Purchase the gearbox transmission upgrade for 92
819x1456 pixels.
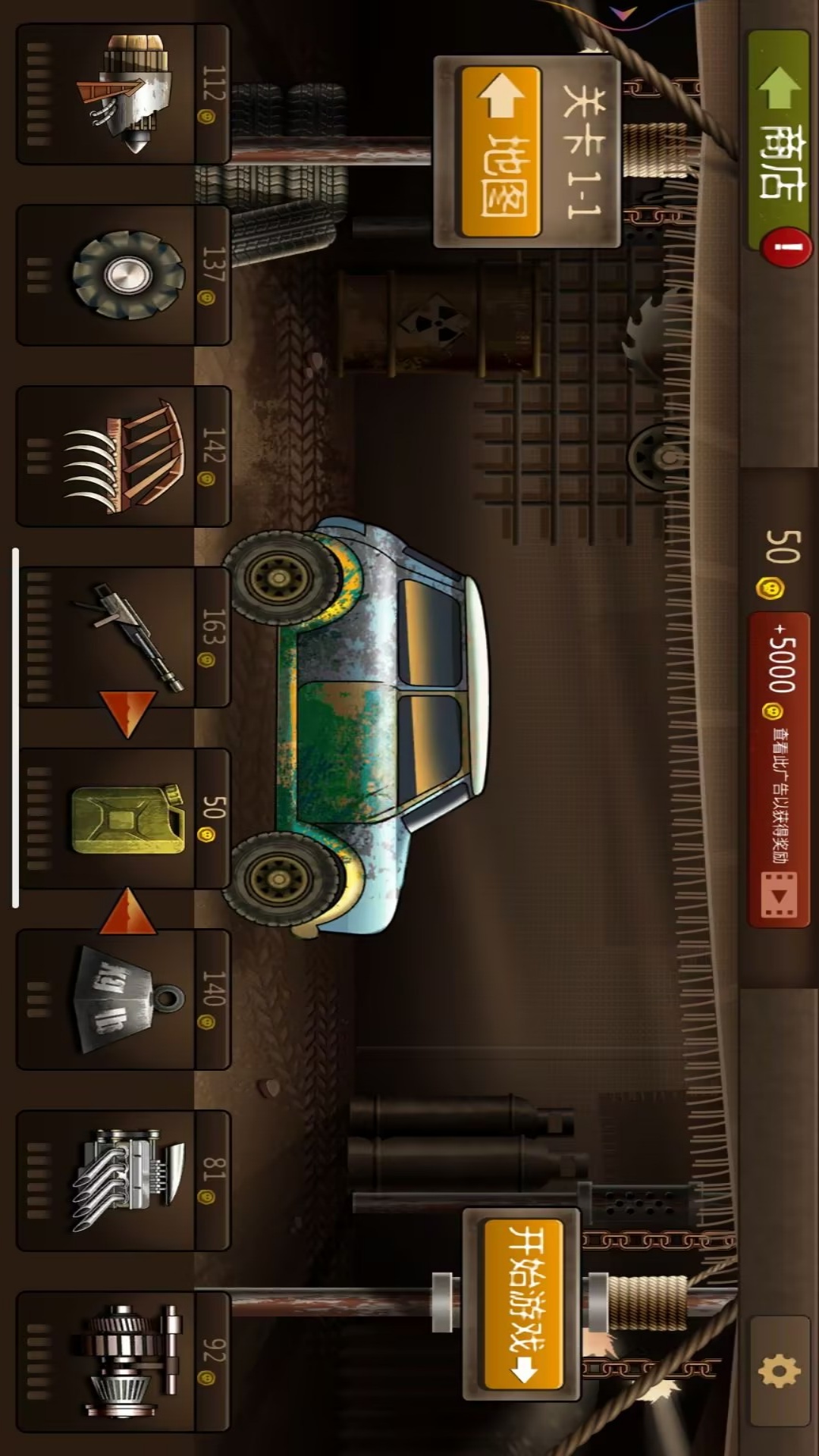click(123, 1361)
